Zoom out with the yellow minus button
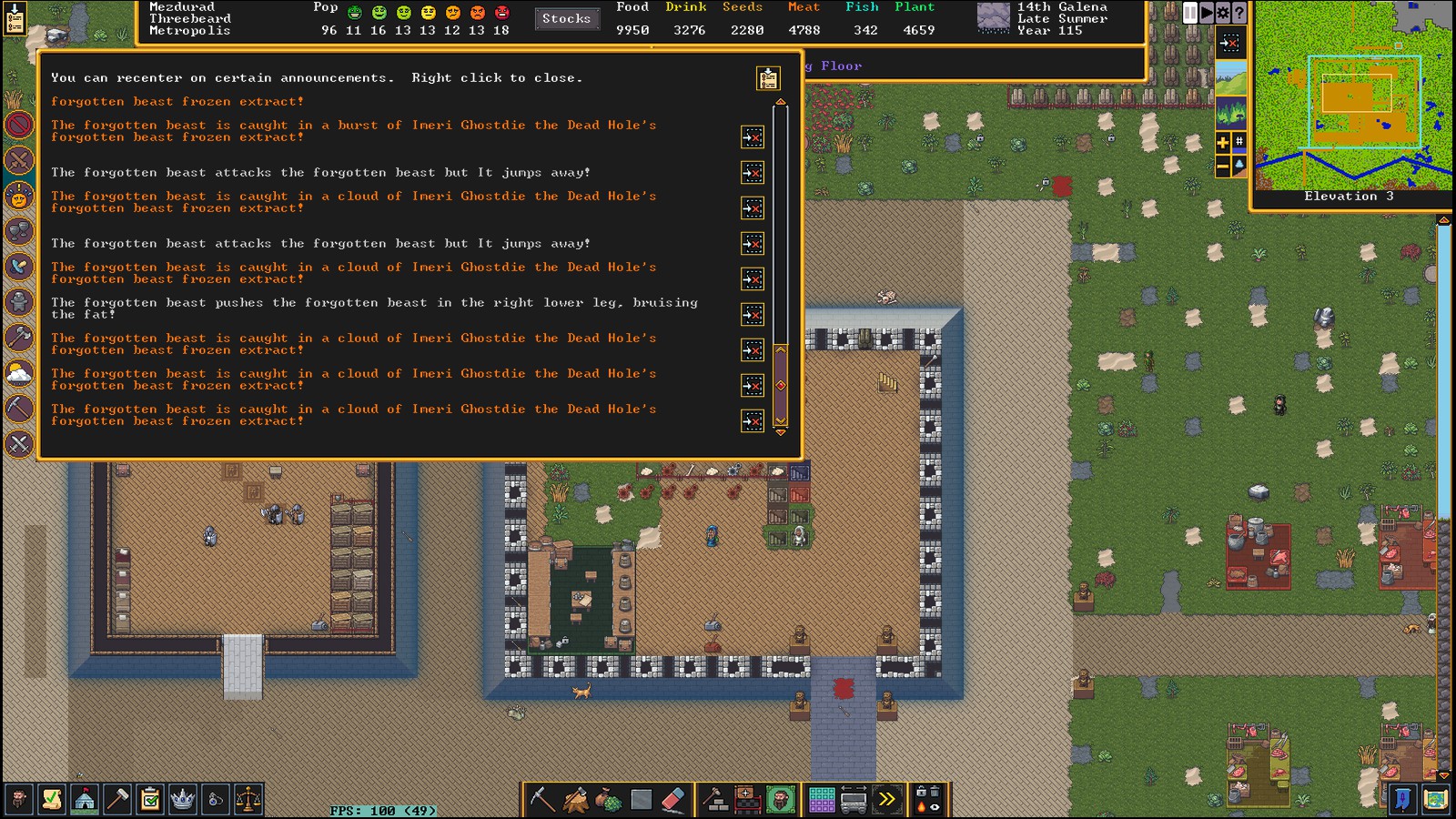The image size is (1456, 819). (1223, 166)
